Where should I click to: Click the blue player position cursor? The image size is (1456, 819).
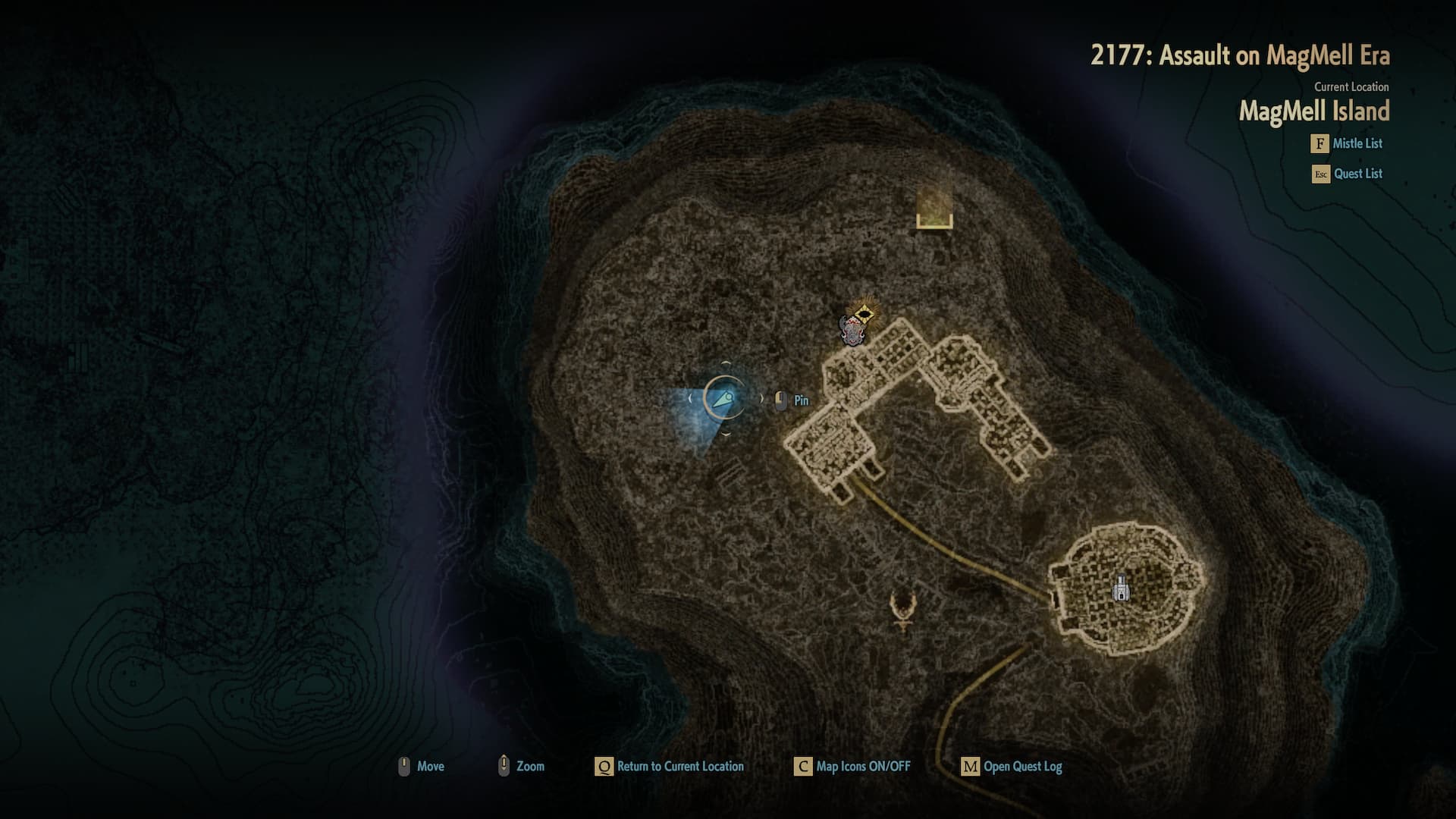tap(724, 397)
